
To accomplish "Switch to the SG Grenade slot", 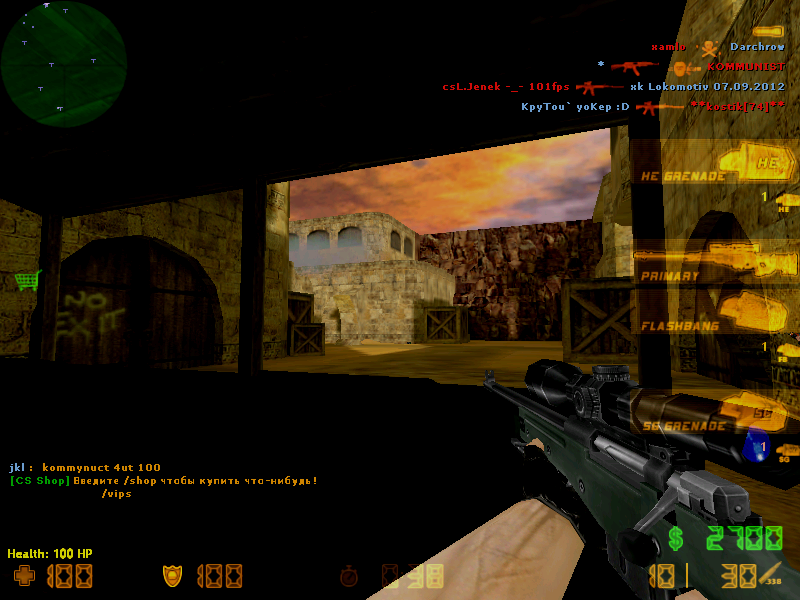I will point(712,412).
